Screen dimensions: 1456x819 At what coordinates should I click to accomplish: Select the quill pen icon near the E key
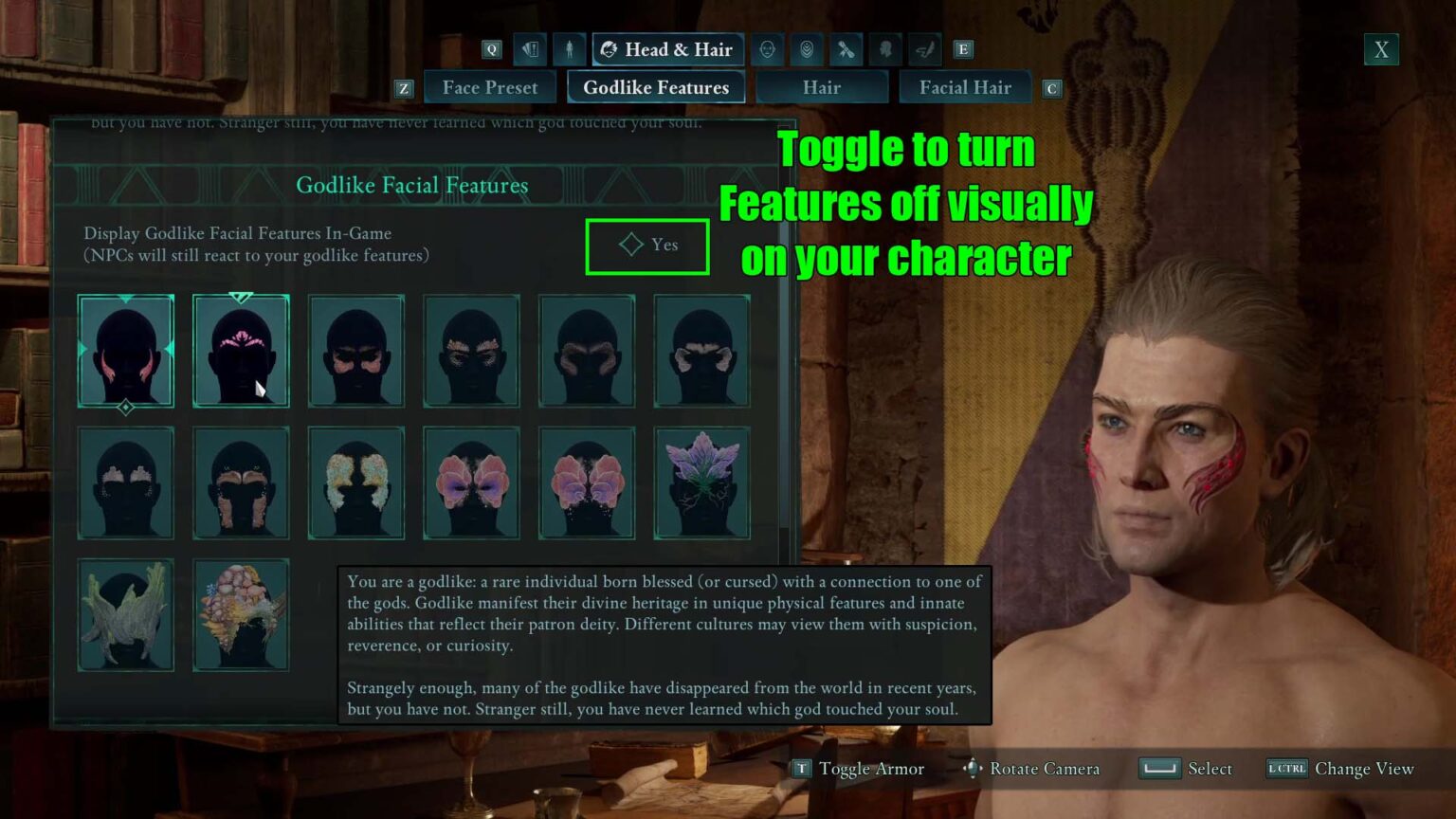[x=924, y=49]
